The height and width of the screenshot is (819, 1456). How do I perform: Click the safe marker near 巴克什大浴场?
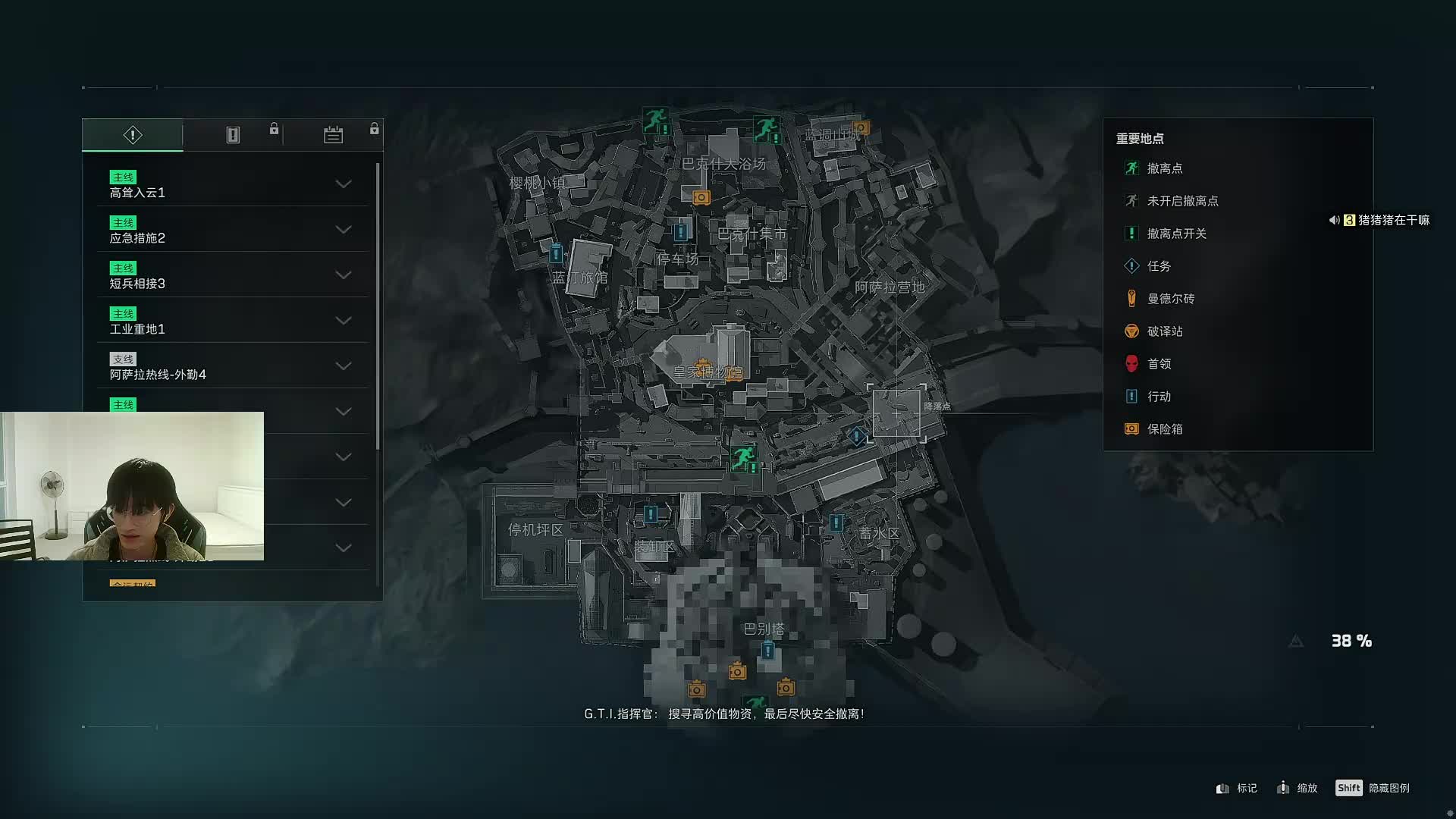(701, 198)
